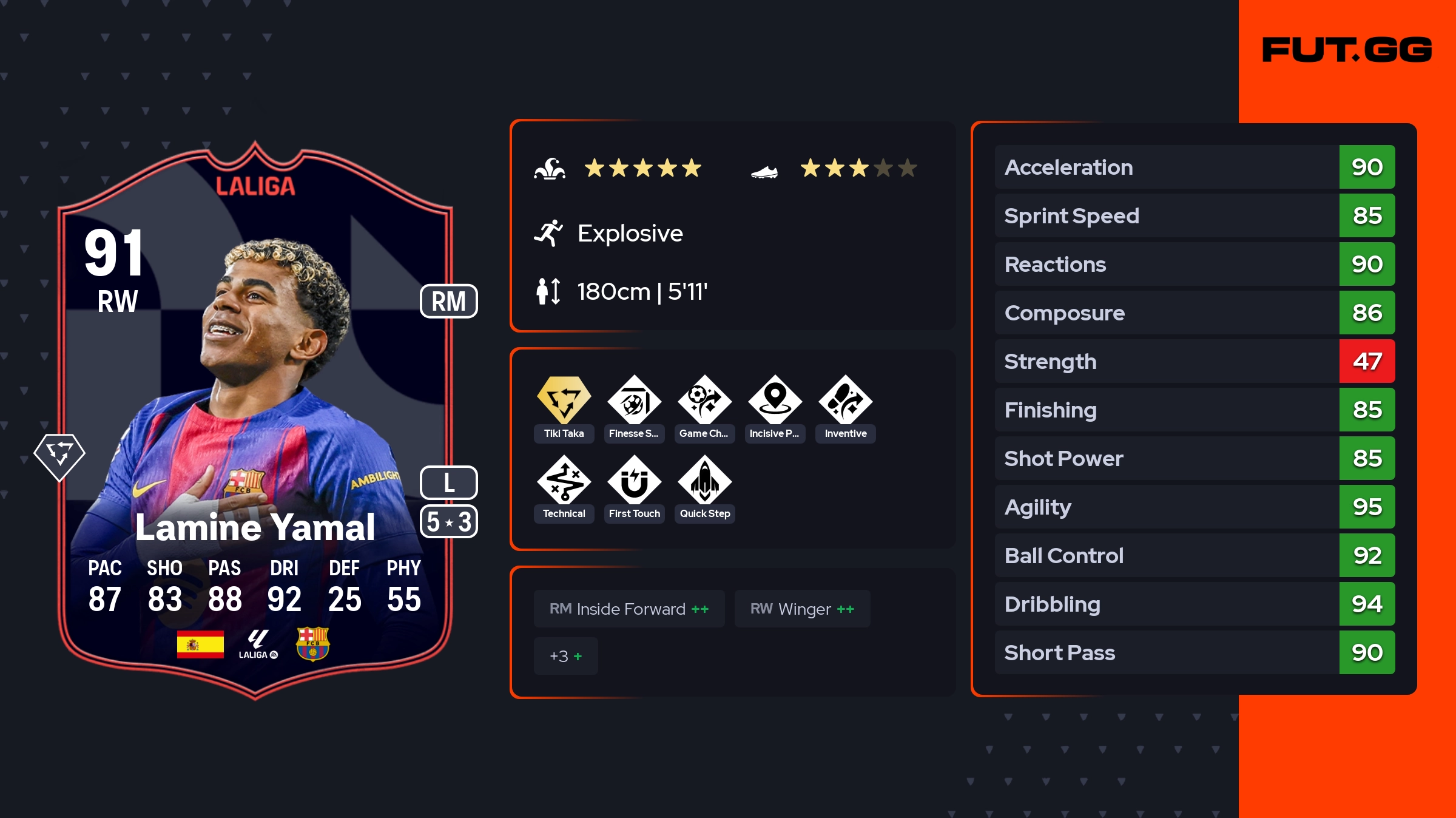Select the Short Pass stat row

point(1195,652)
